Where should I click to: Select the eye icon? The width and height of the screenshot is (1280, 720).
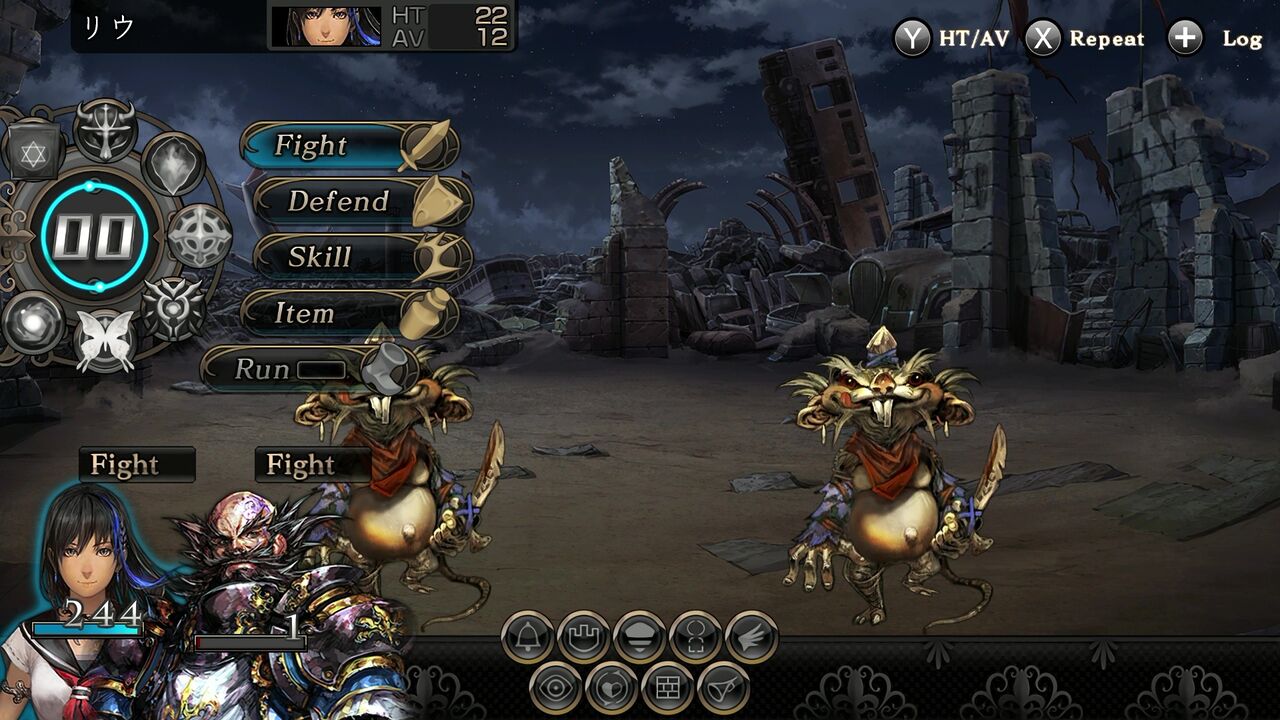point(557,689)
